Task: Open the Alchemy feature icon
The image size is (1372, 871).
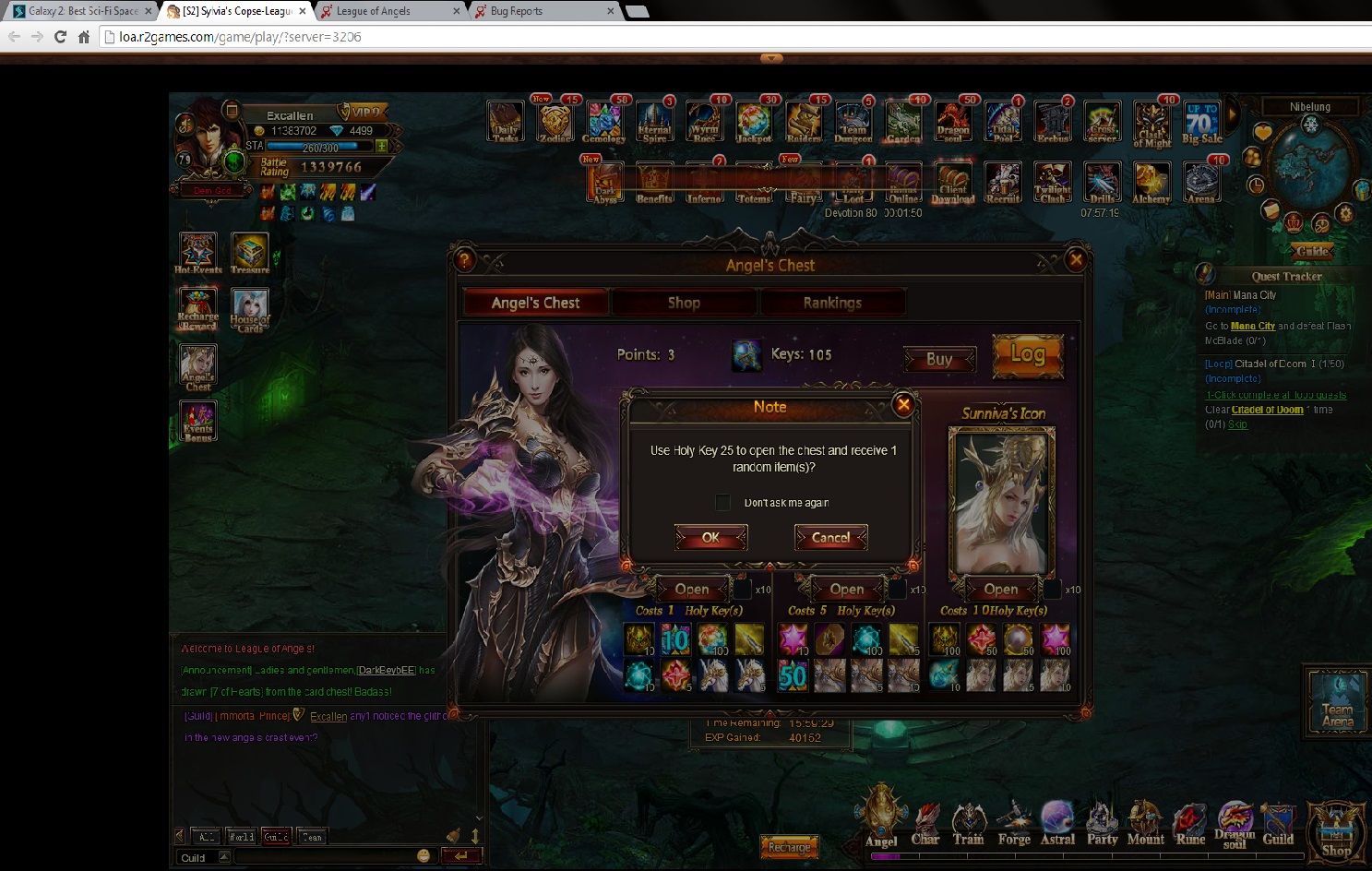Action: pyautogui.click(x=1151, y=182)
